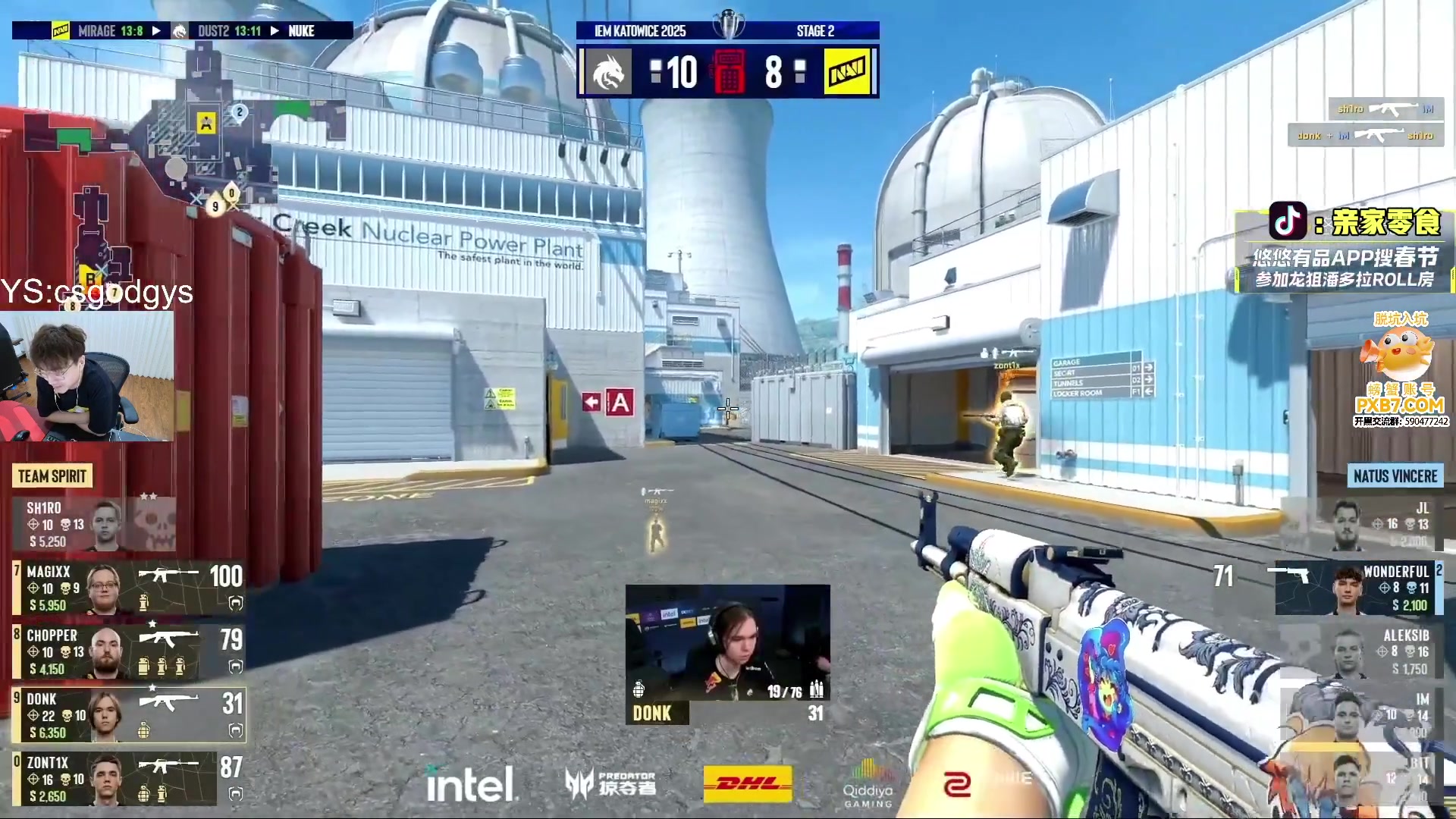Click the TikTok logo on the ad banner

pos(1288,221)
